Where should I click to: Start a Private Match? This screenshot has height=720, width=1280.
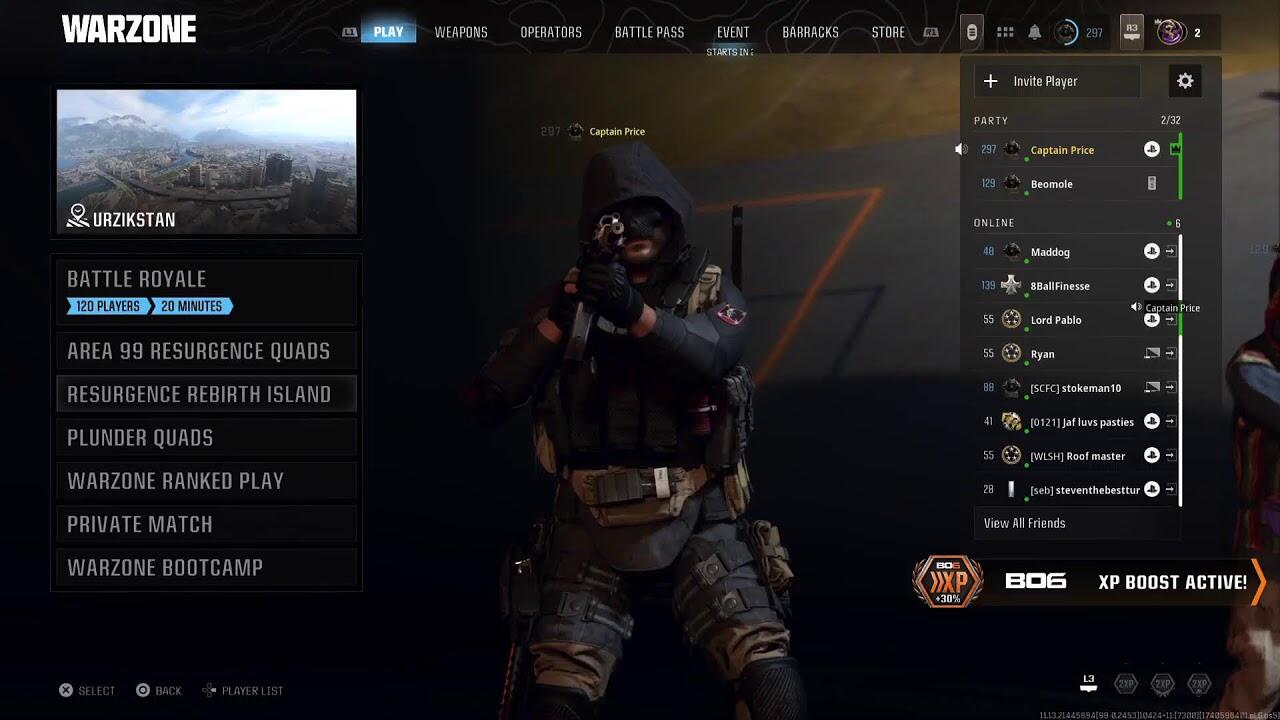pyautogui.click(x=206, y=524)
